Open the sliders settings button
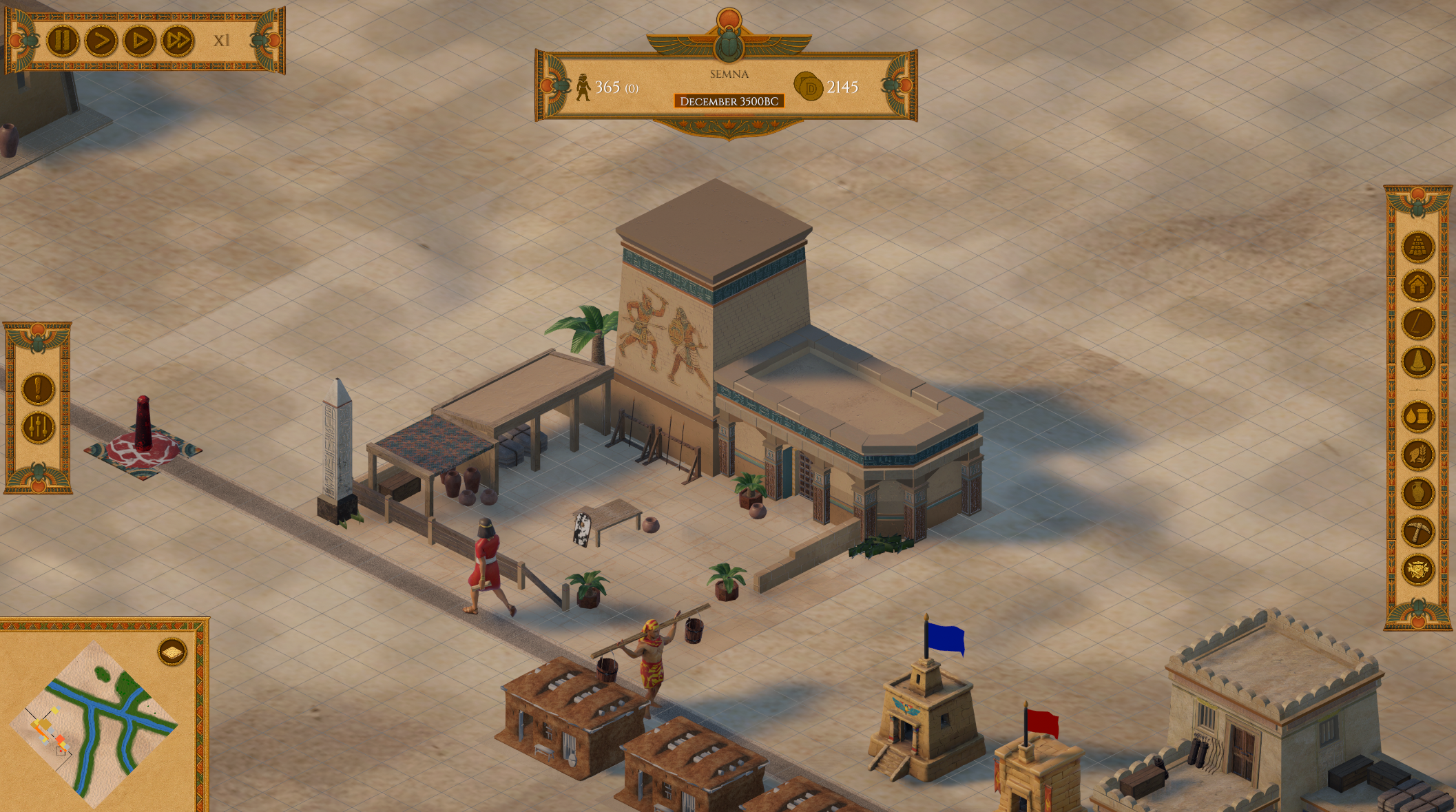1456x812 pixels. [x=38, y=428]
